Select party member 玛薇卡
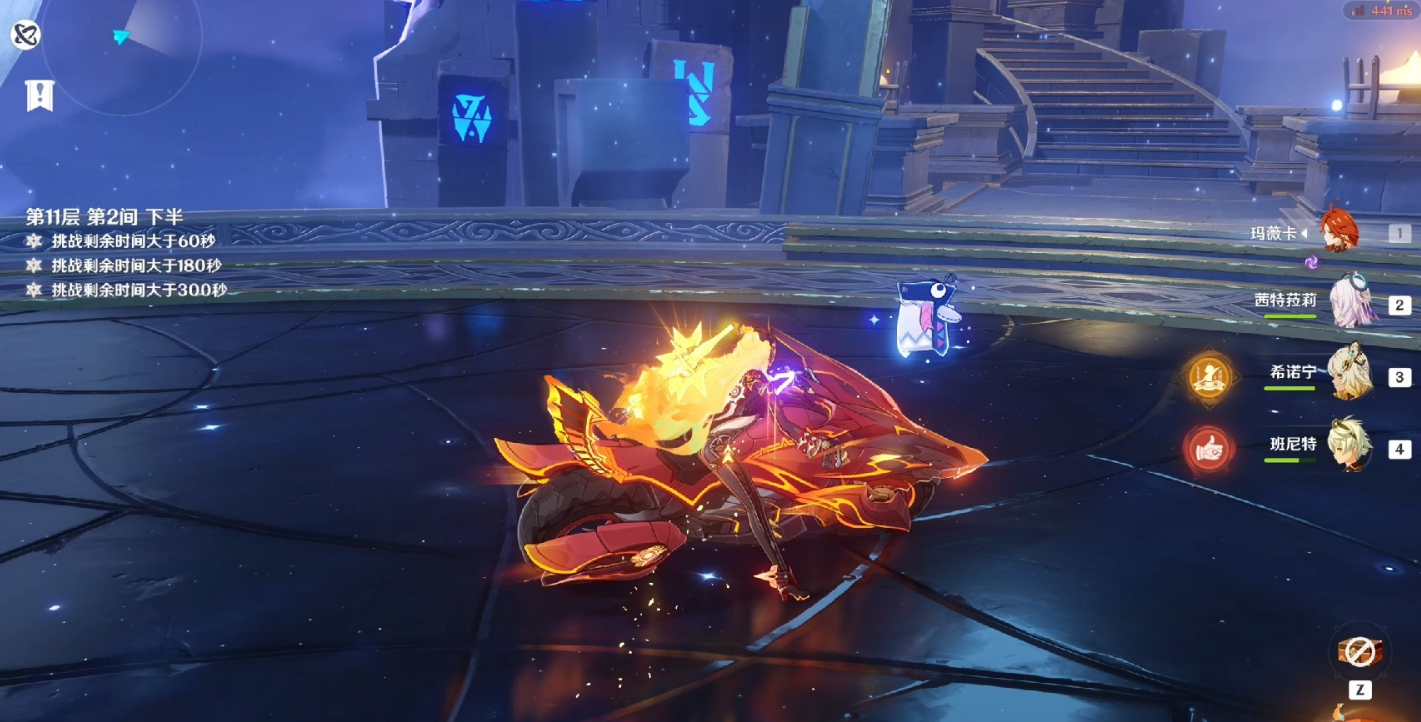 (1336, 231)
